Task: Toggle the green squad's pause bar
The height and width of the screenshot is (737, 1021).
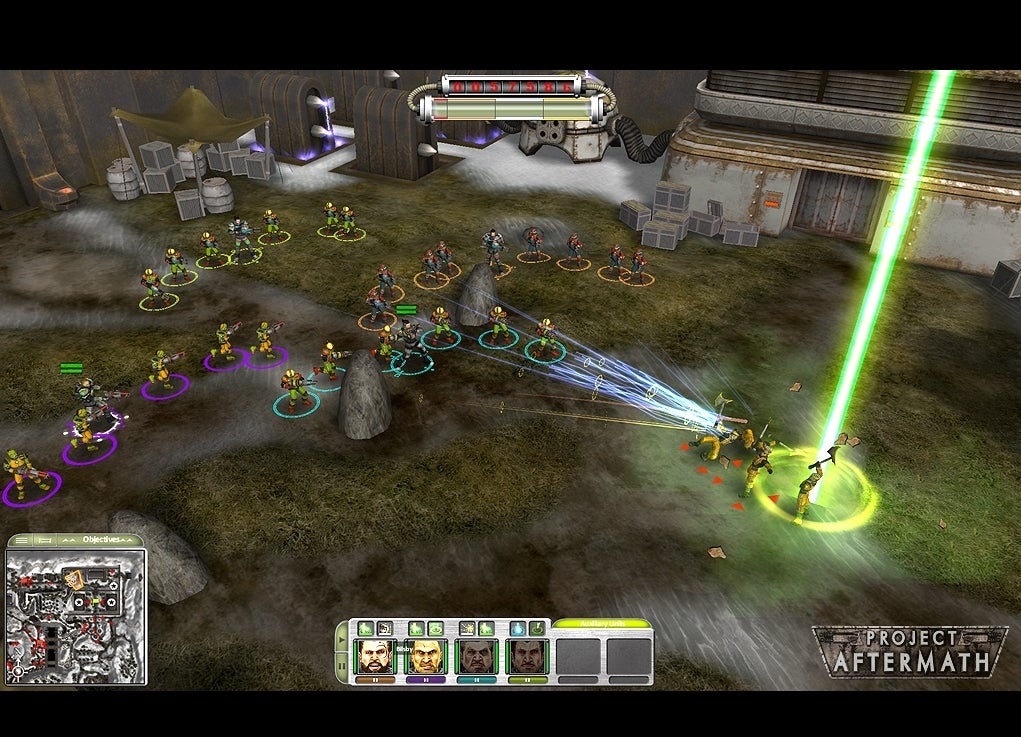Action: click(x=527, y=680)
